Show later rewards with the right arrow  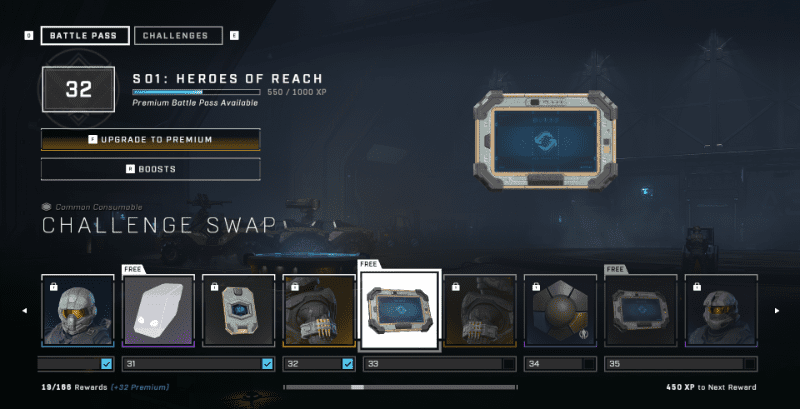point(776,311)
